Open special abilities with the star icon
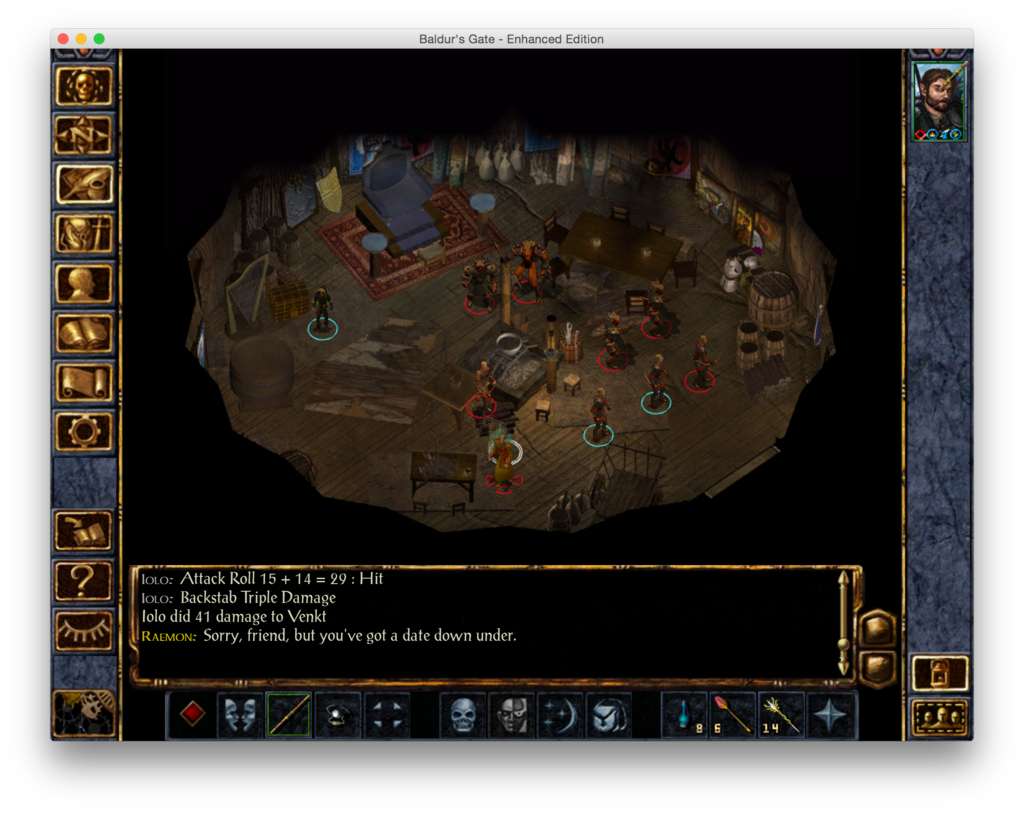The width and height of the screenshot is (1024, 813). (831, 715)
